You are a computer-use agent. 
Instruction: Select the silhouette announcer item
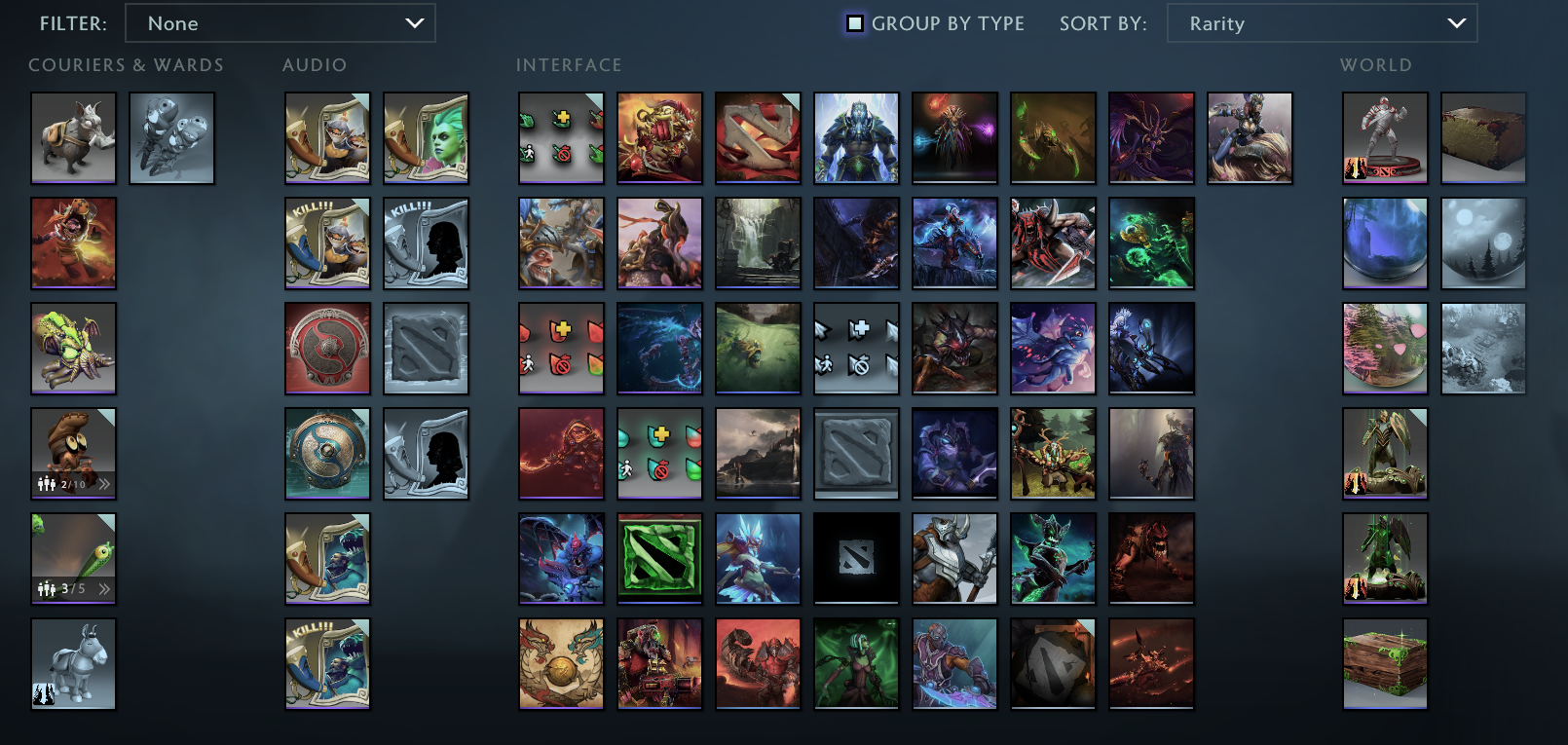coord(426,453)
